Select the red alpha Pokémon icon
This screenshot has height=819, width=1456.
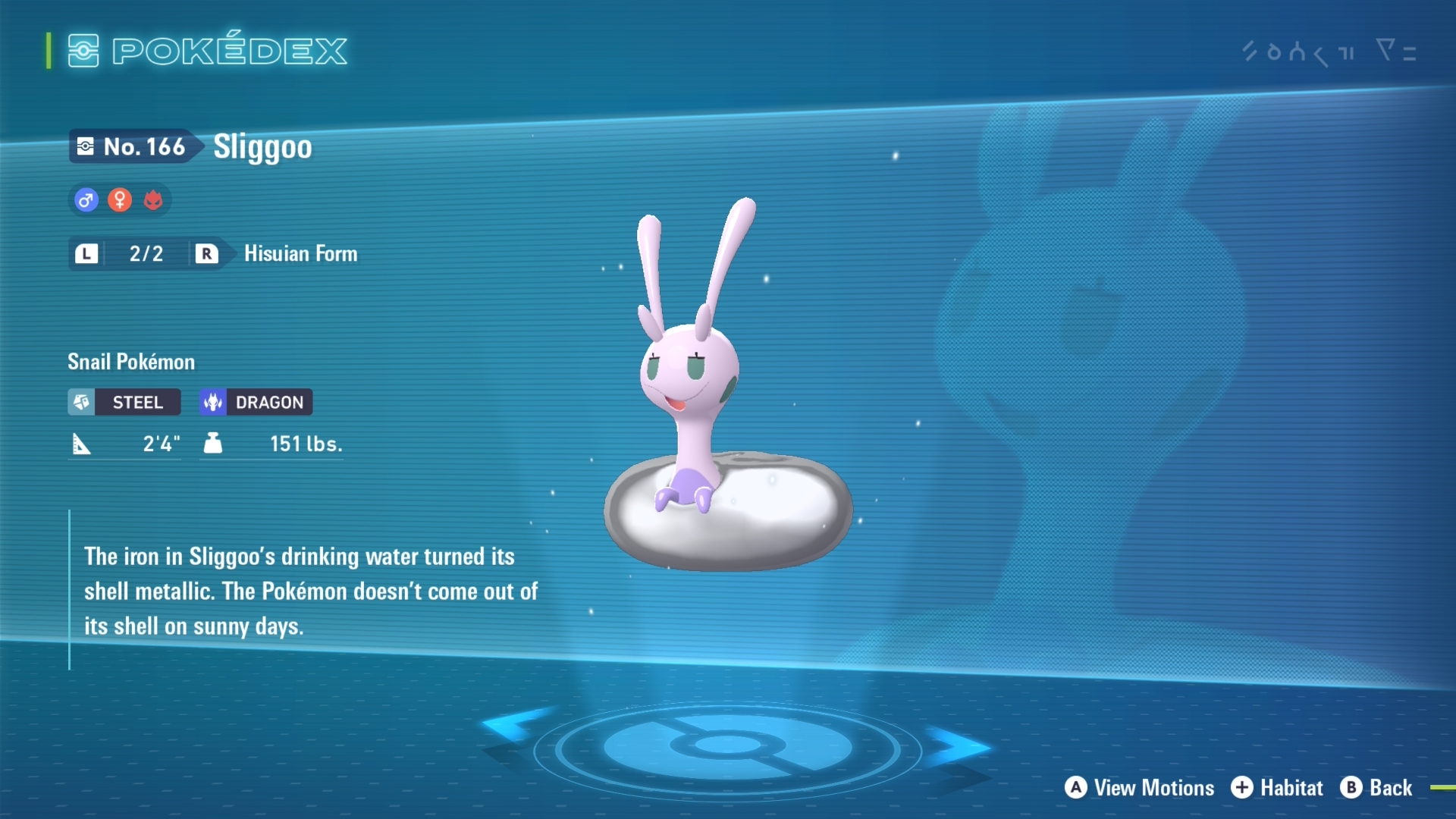[153, 200]
